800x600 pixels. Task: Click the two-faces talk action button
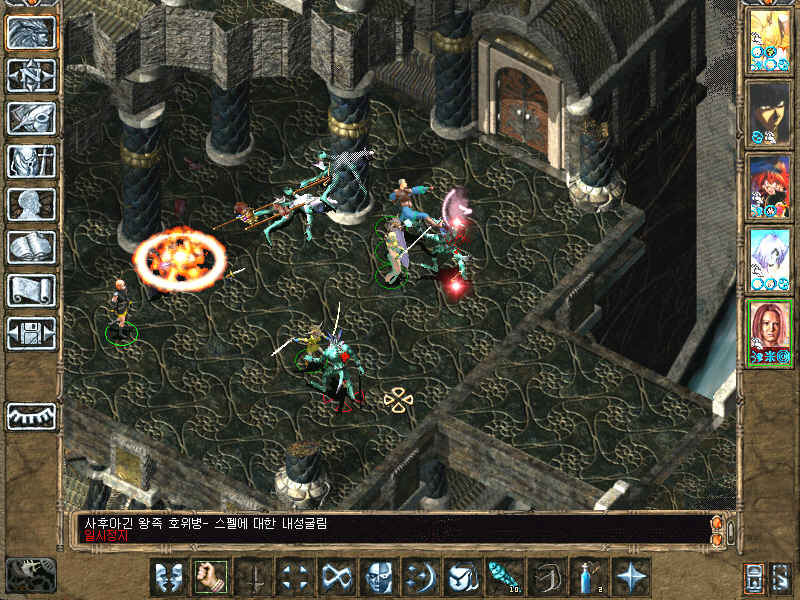(168, 577)
